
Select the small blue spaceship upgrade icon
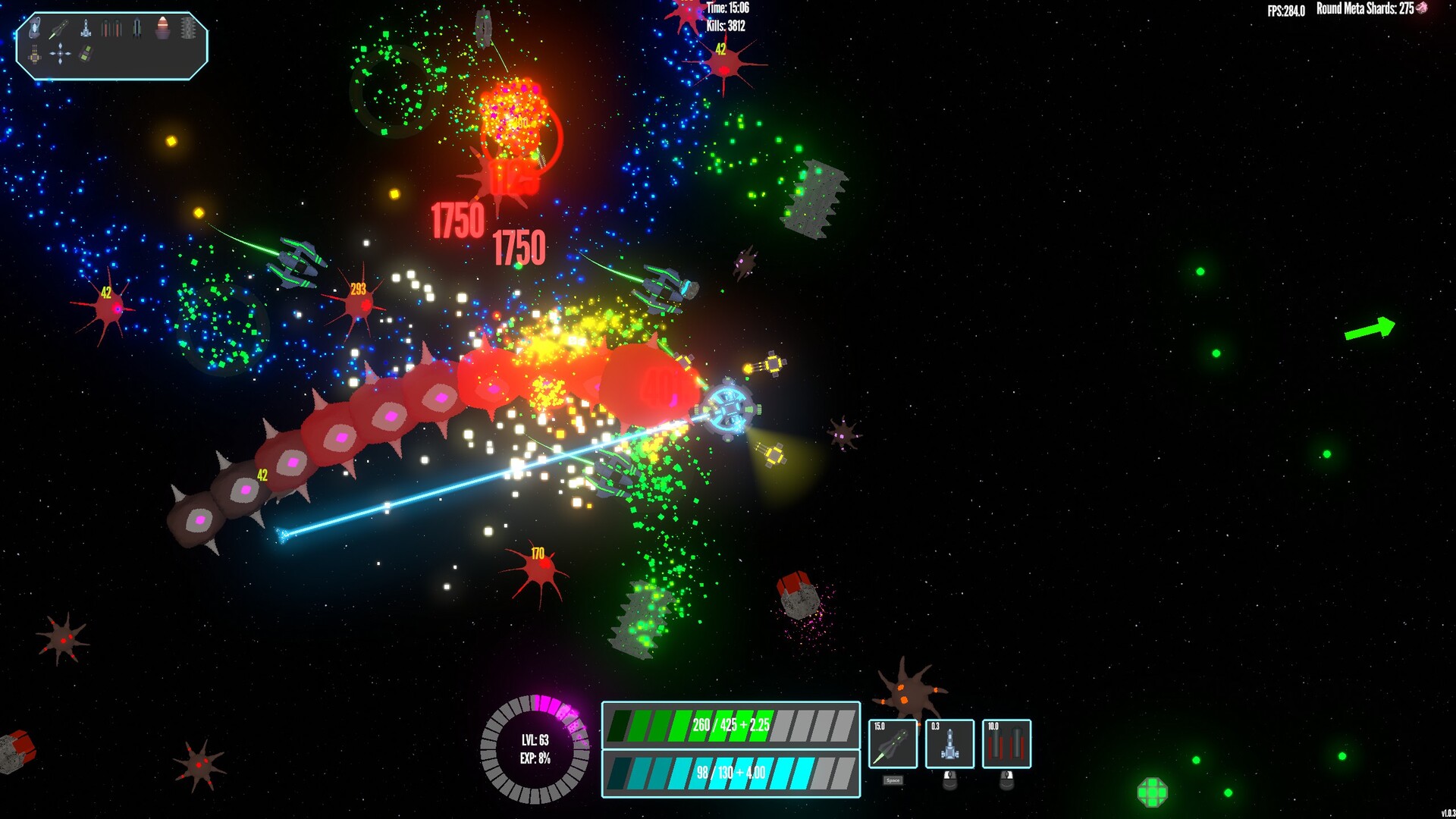[x=86, y=30]
